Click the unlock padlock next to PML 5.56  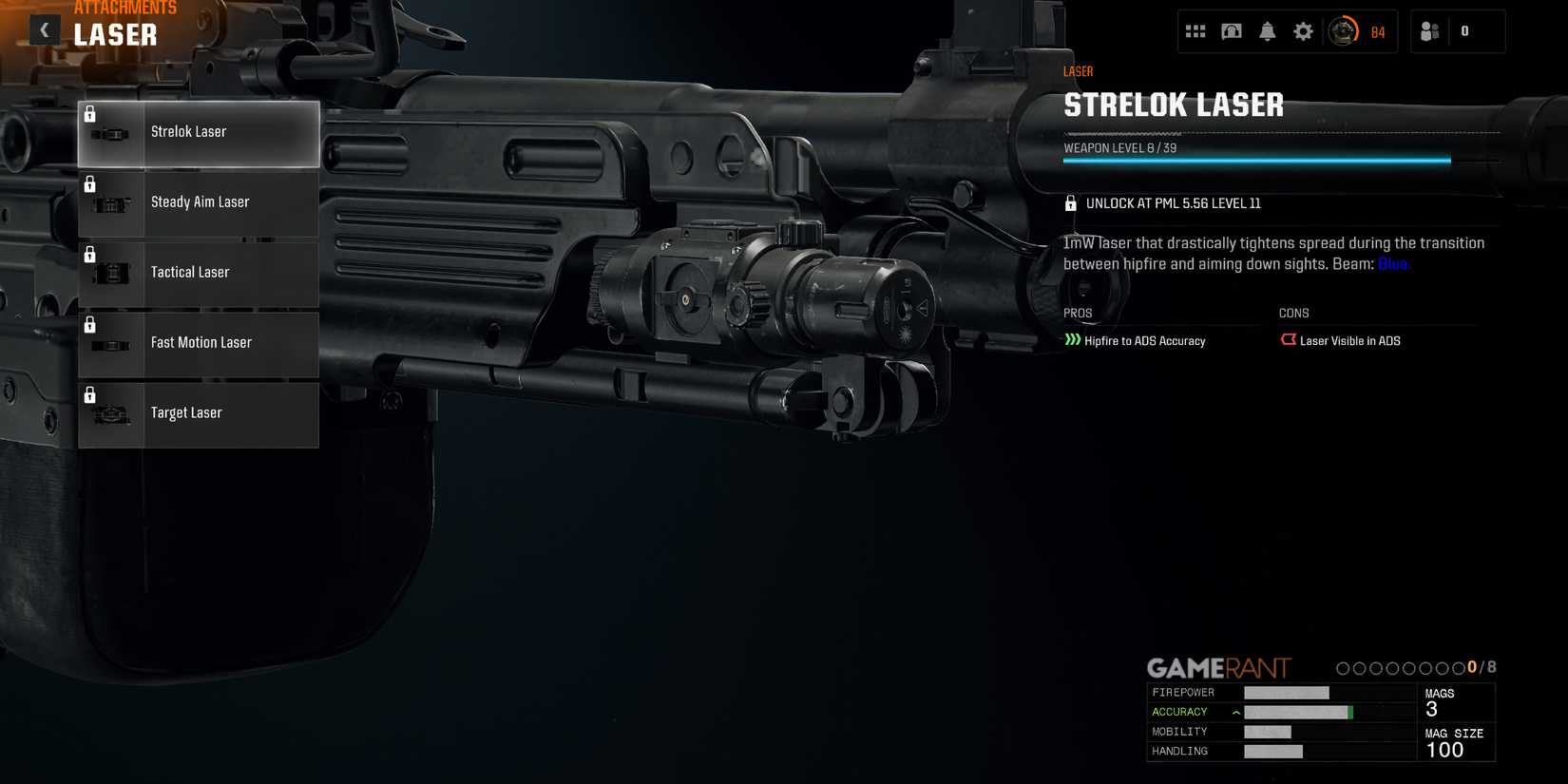pos(1071,202)
